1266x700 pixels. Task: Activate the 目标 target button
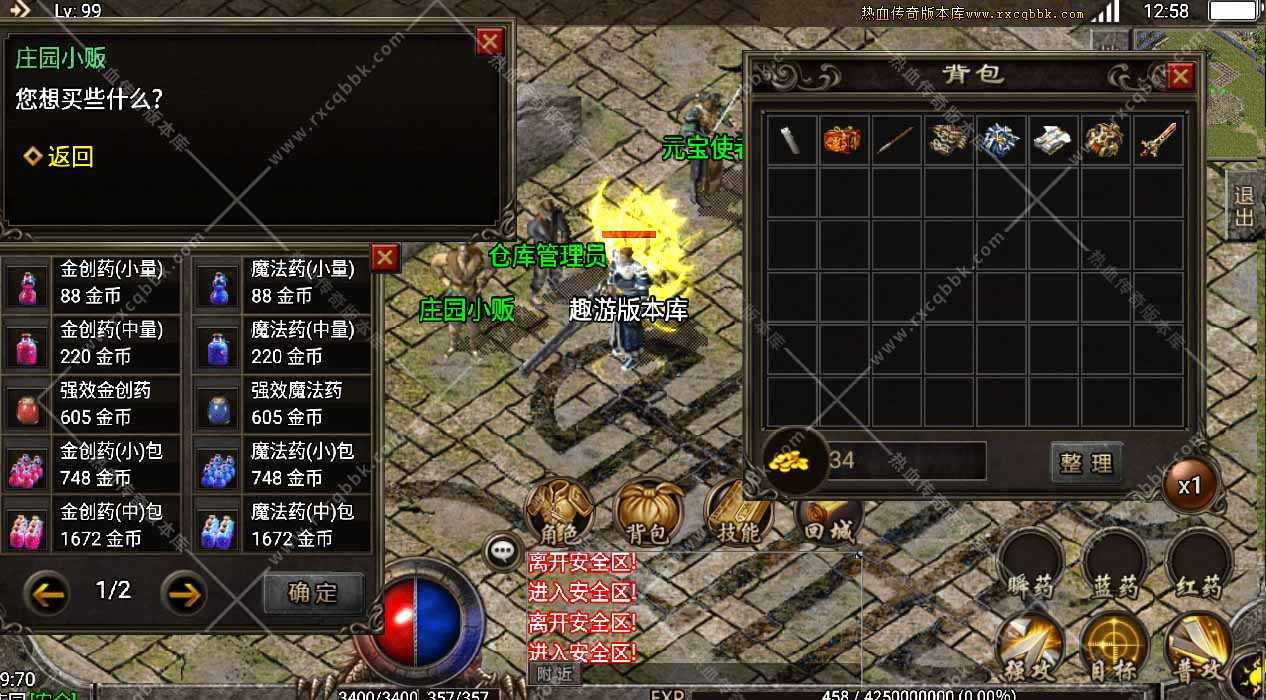pos(1114,644)
